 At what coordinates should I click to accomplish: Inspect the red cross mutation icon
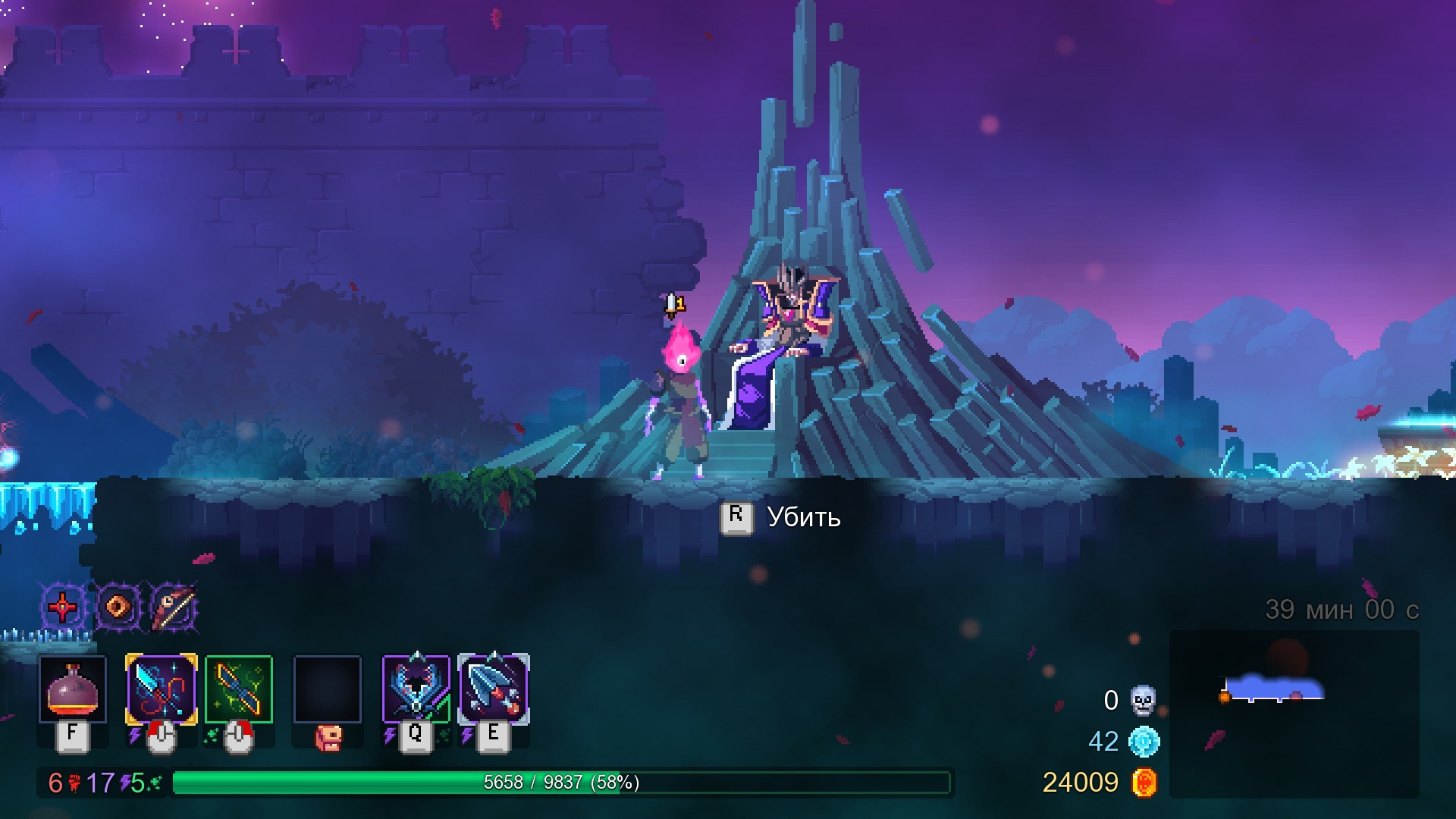click(x=62, y=607)
